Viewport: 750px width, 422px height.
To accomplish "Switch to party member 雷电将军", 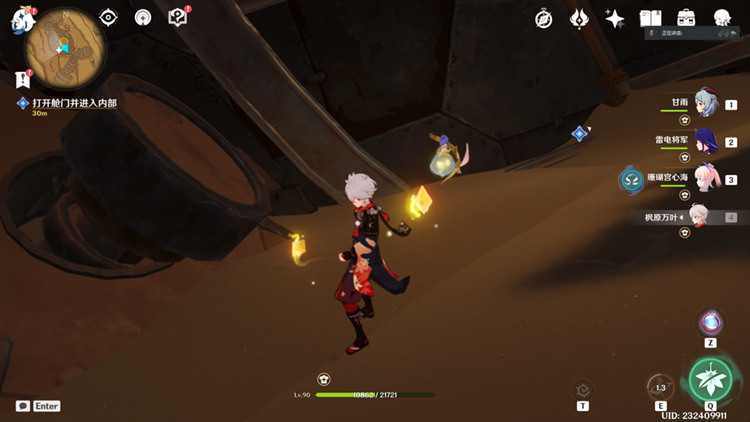I will click(705, 142).
